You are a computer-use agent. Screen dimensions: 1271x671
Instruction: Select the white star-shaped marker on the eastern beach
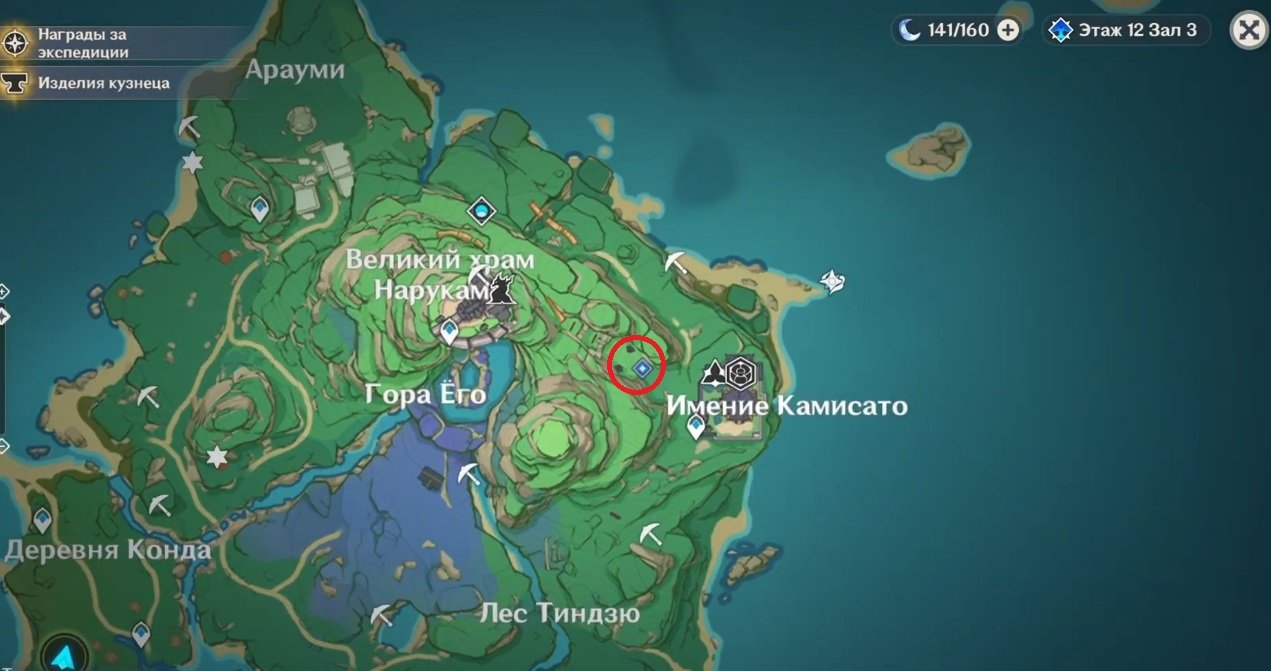pyautogui.click(x=832, y=282)
